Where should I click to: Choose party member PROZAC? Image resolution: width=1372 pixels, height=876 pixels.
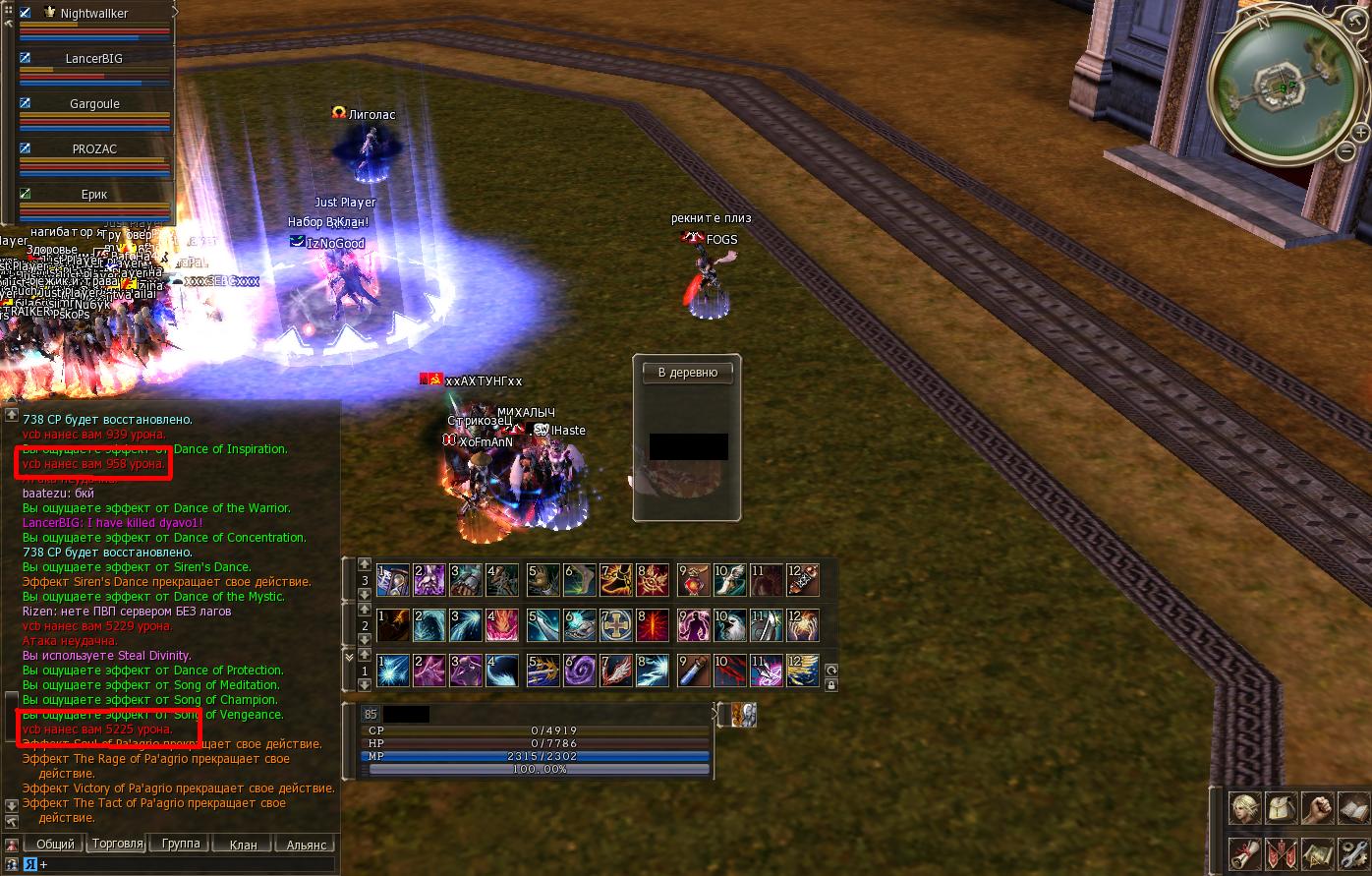[x=94, y=149]
